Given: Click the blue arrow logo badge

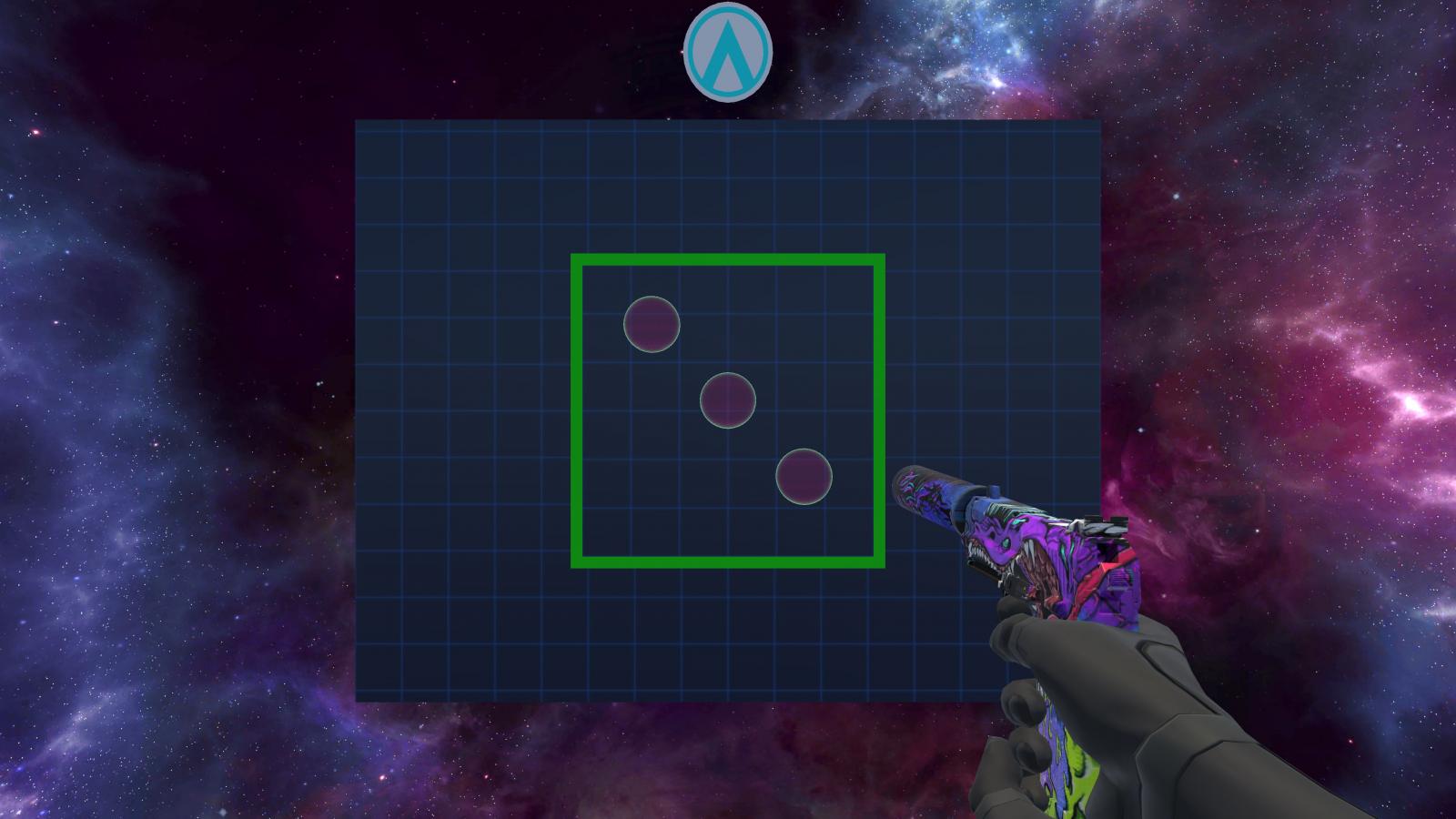Looking at the screenshot, I should 727,51.
